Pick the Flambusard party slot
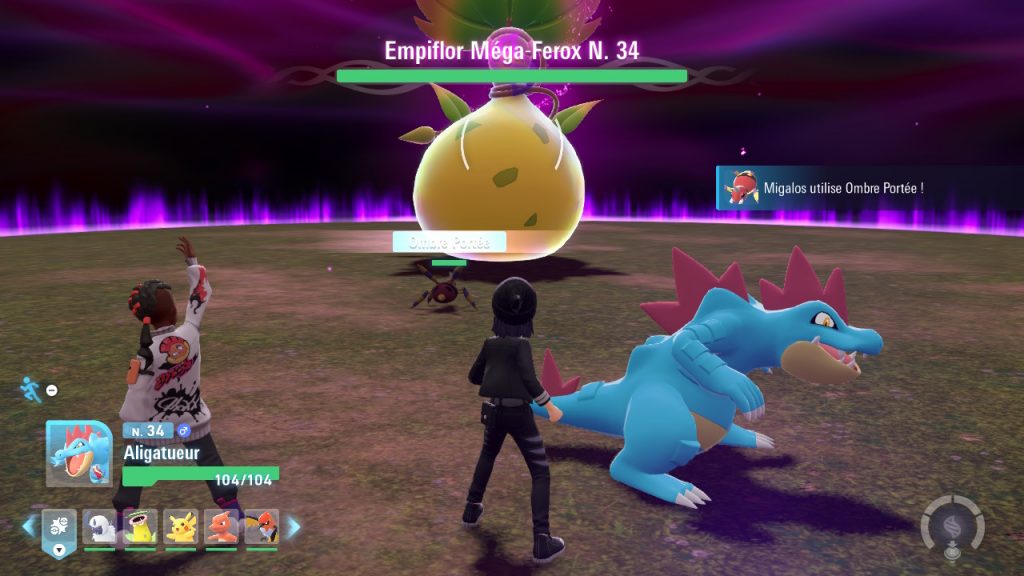Image resolution: width=1024 pixels, height=576 pixels. pos(262,526)
